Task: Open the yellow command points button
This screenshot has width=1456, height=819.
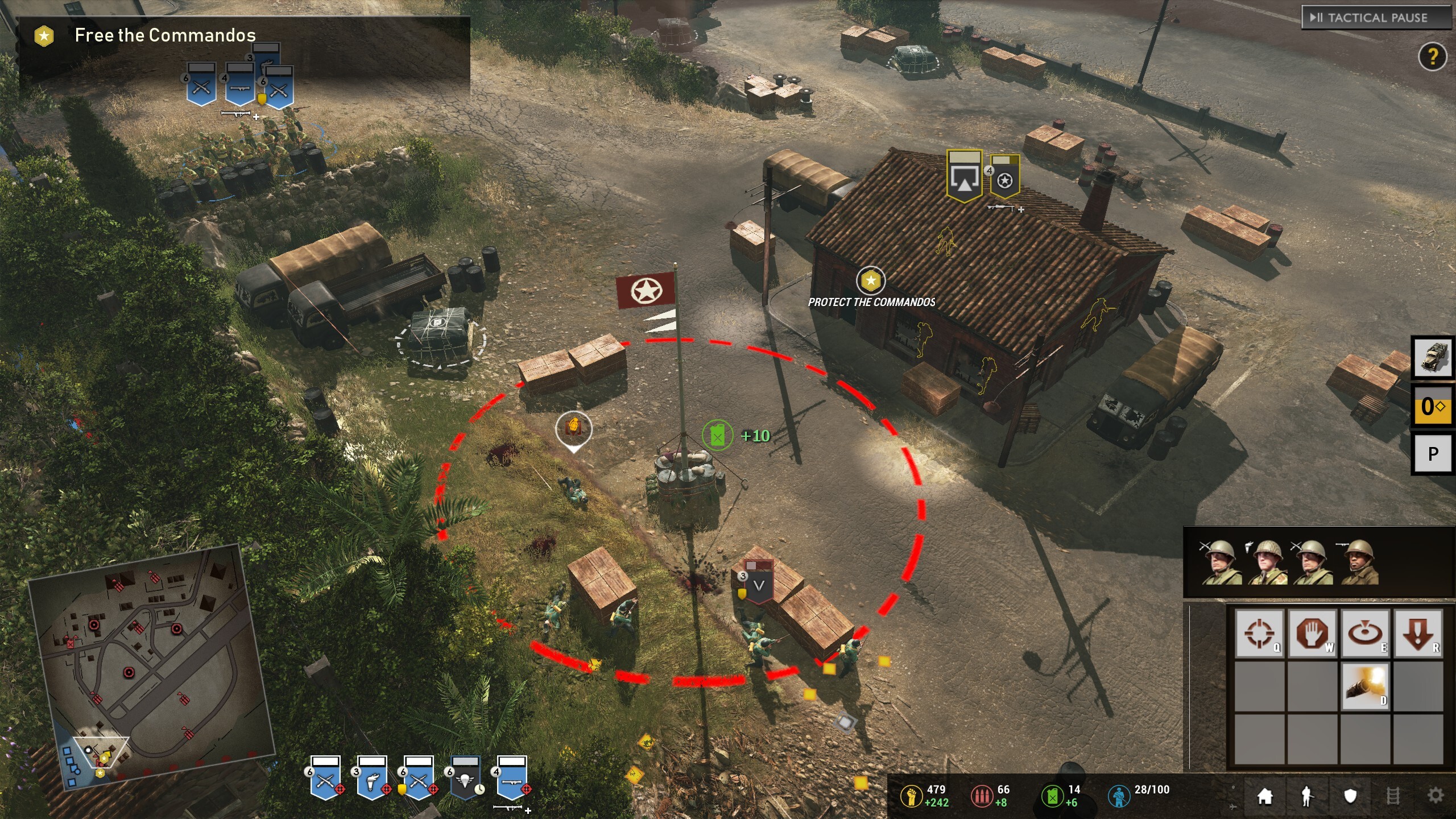Action: pos(1433,406)
